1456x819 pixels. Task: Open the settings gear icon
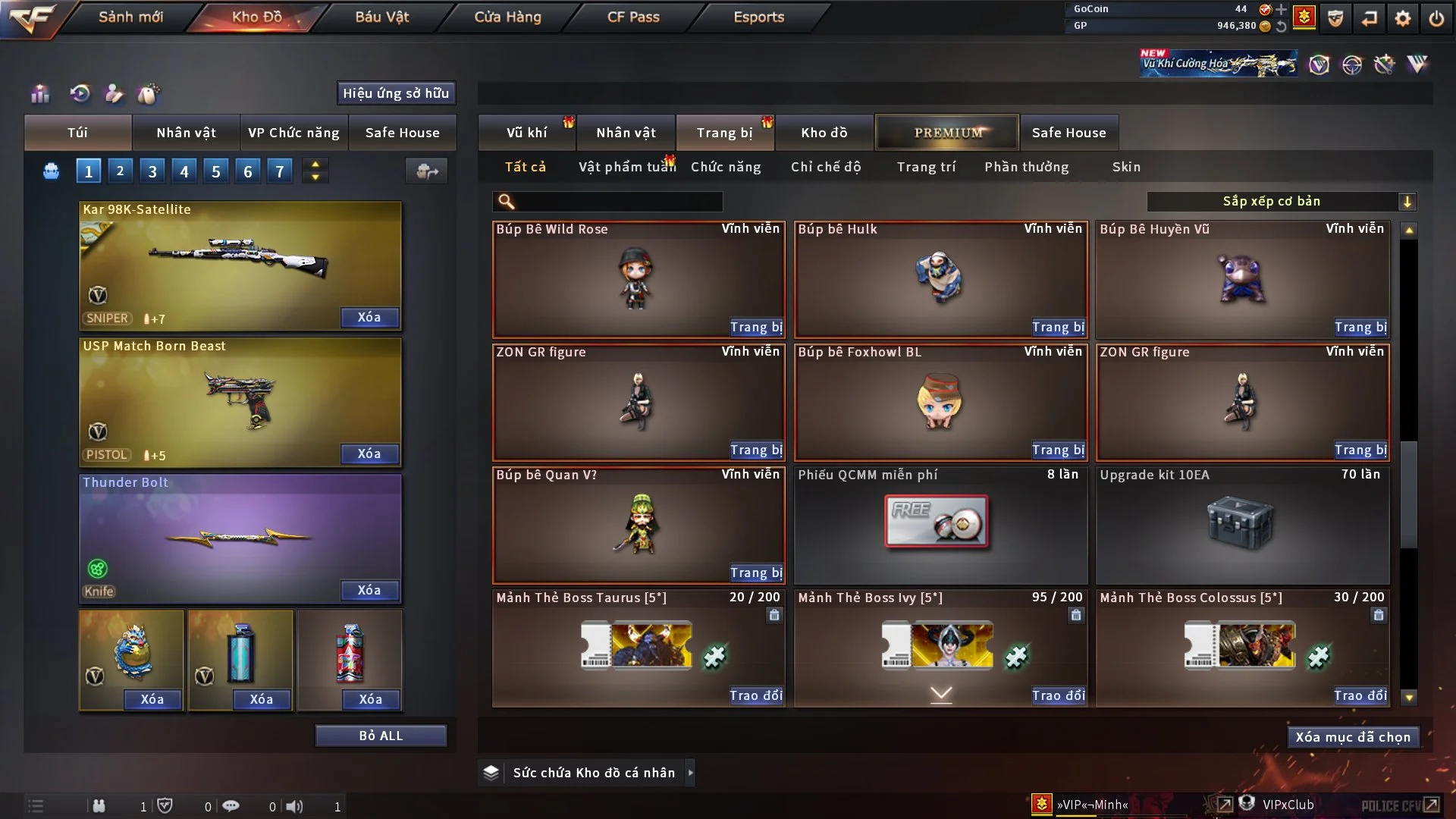point(1402,18)
